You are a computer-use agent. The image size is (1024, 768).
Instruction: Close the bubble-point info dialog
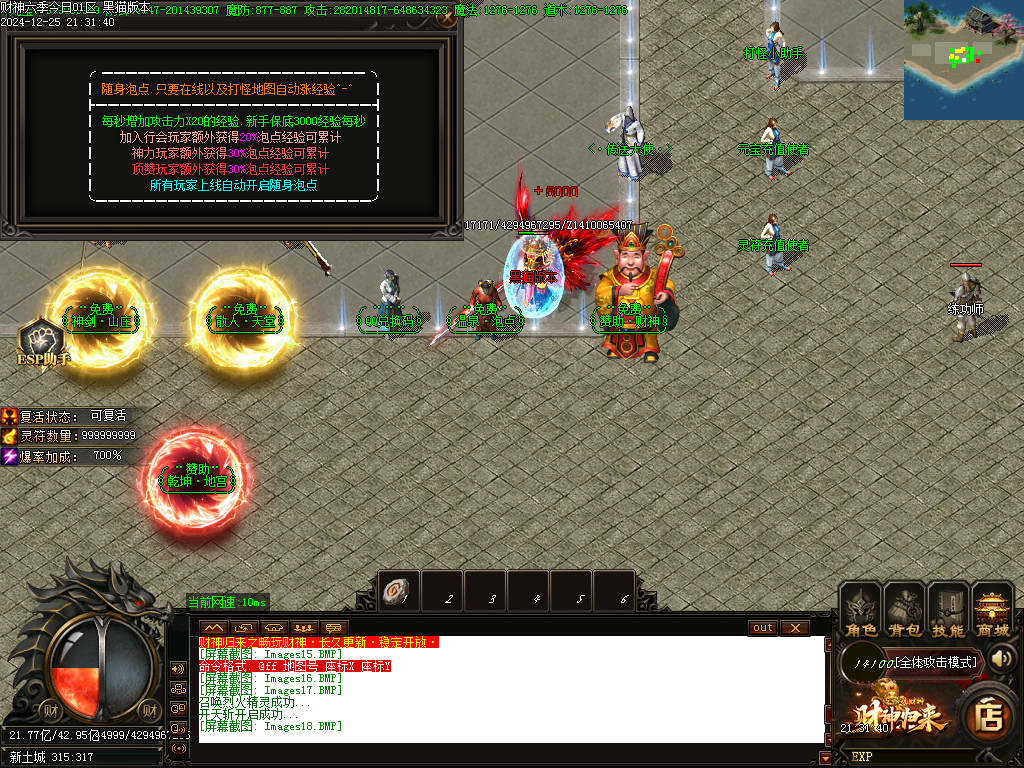447,18
